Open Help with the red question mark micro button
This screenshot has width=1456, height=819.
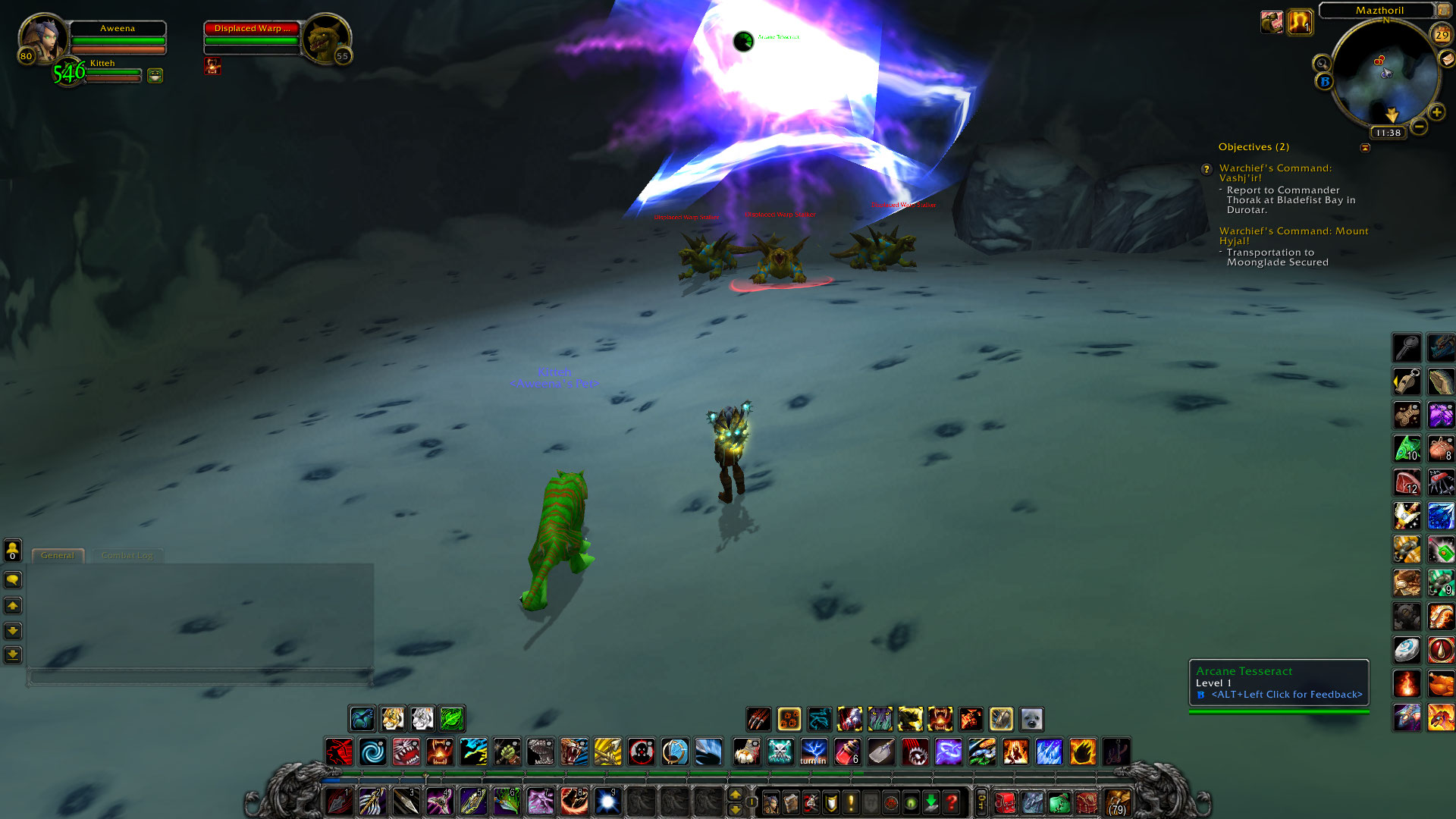(x=952, y=802)
